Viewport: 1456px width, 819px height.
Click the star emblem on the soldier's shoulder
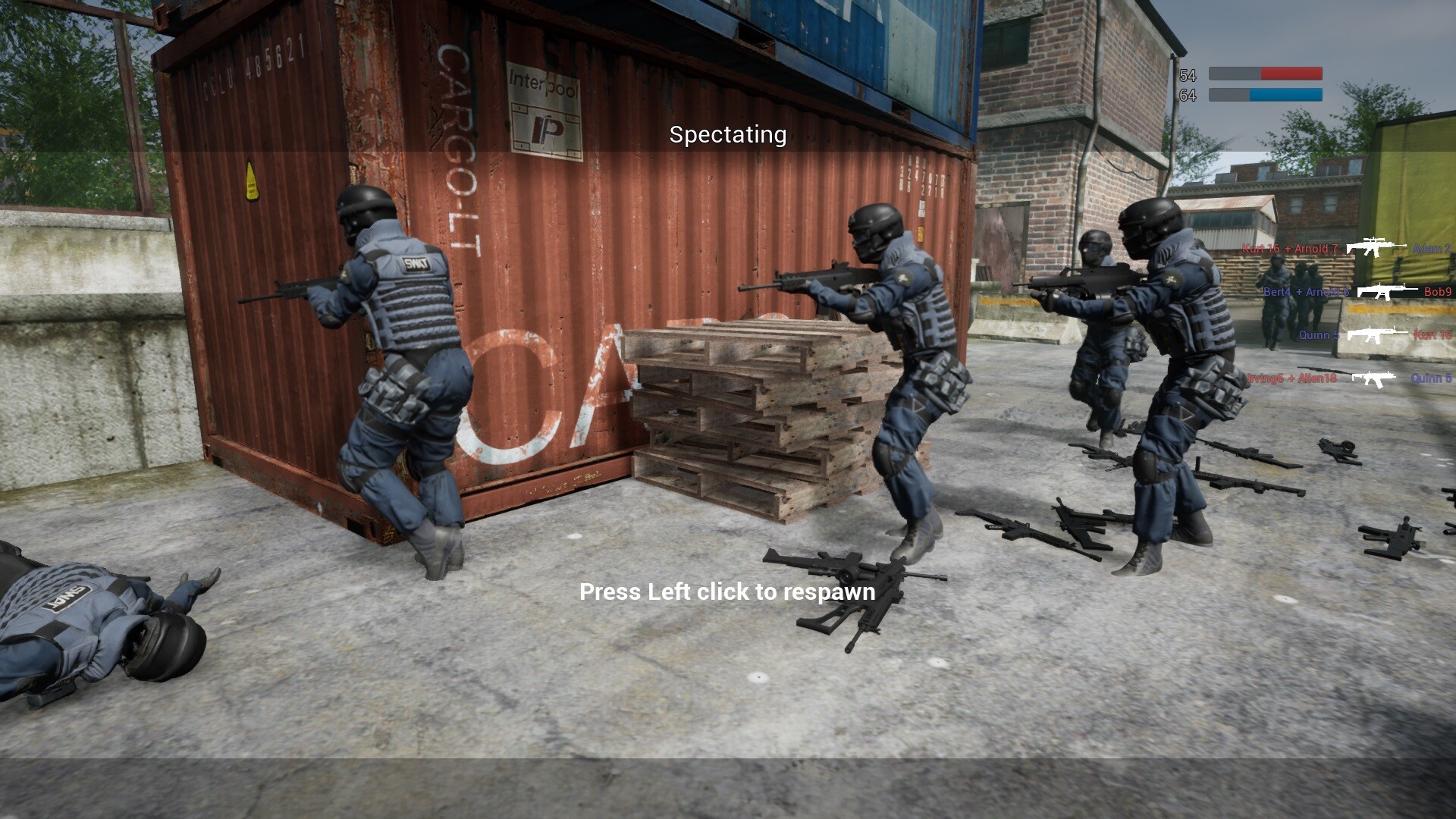point(1172,279)
